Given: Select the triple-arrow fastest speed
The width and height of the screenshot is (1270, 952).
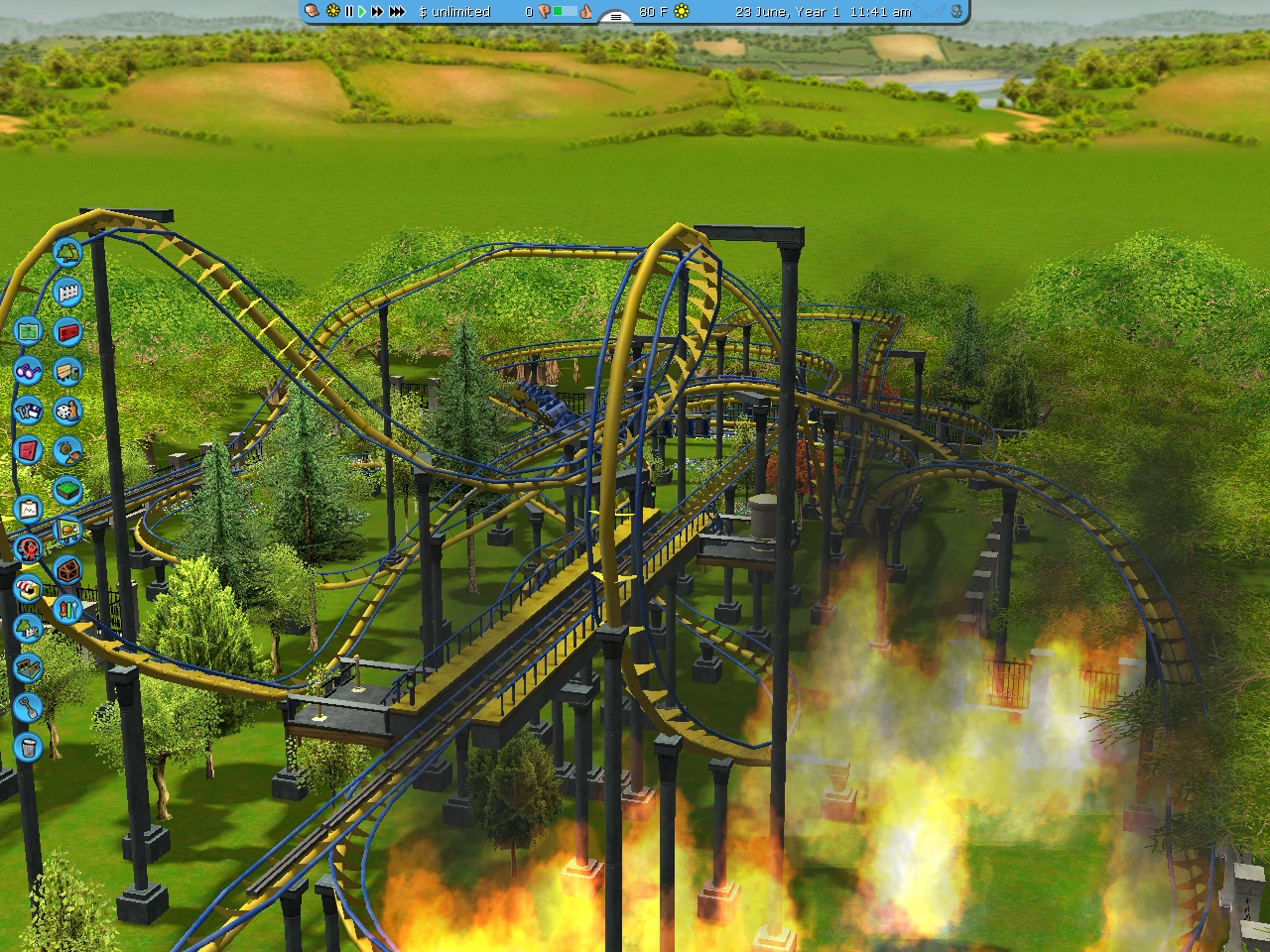Looking at the screenshot, I should (397, 12).
